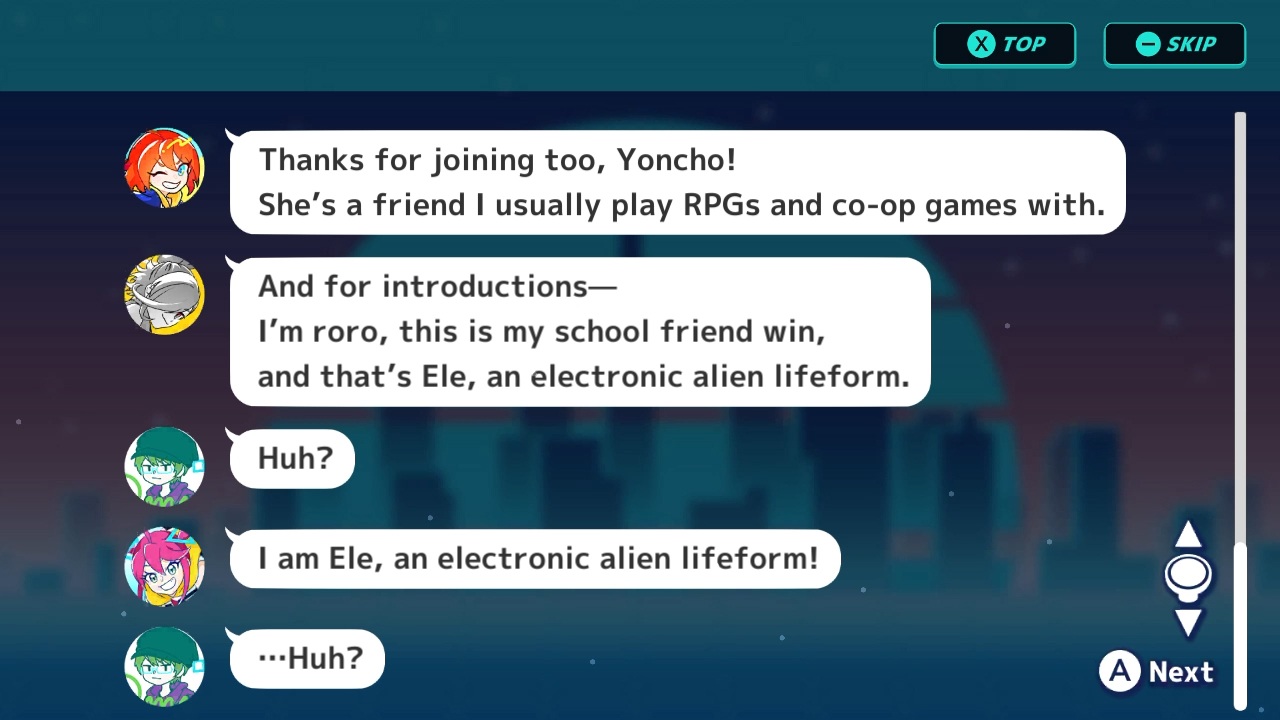Image resolution: width=1280 pixels, height=720 pixels.
Task: Click the 'Thanks for joining too, Yoncho!' bubble
Action: coord(677,182)
